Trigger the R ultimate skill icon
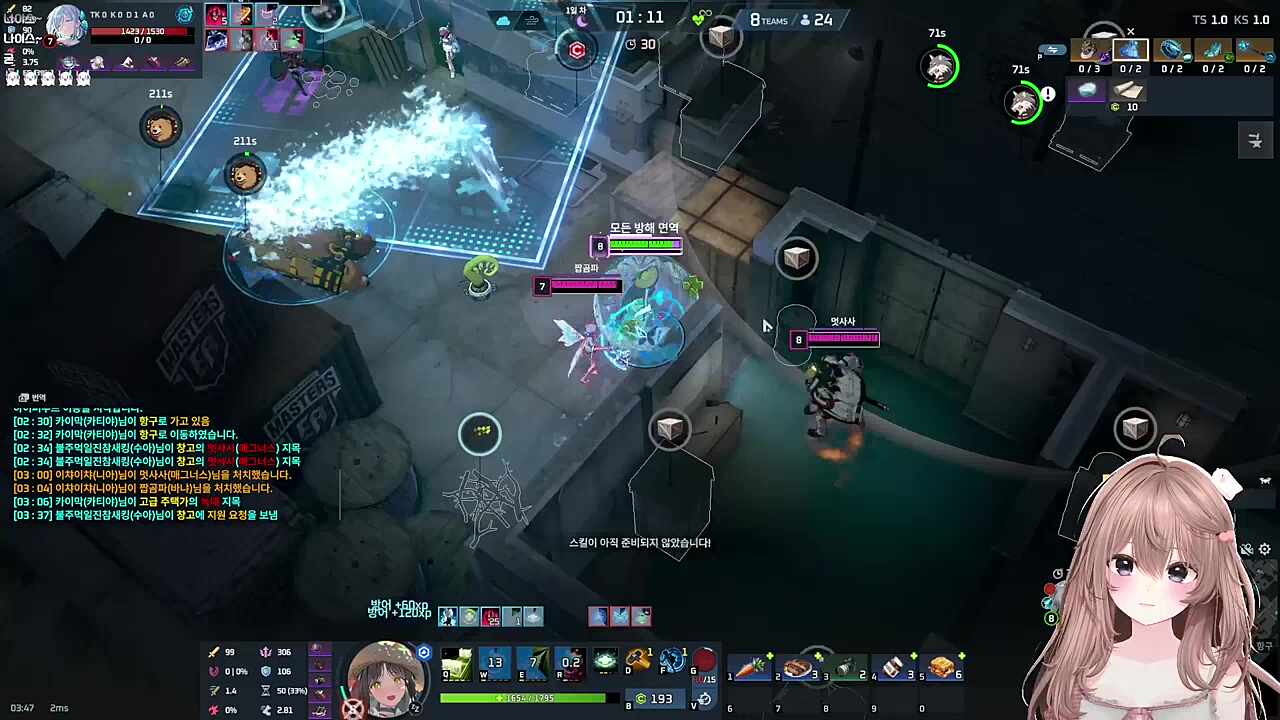The height and width of the screenshot is (720, 1280). point(571,663)
